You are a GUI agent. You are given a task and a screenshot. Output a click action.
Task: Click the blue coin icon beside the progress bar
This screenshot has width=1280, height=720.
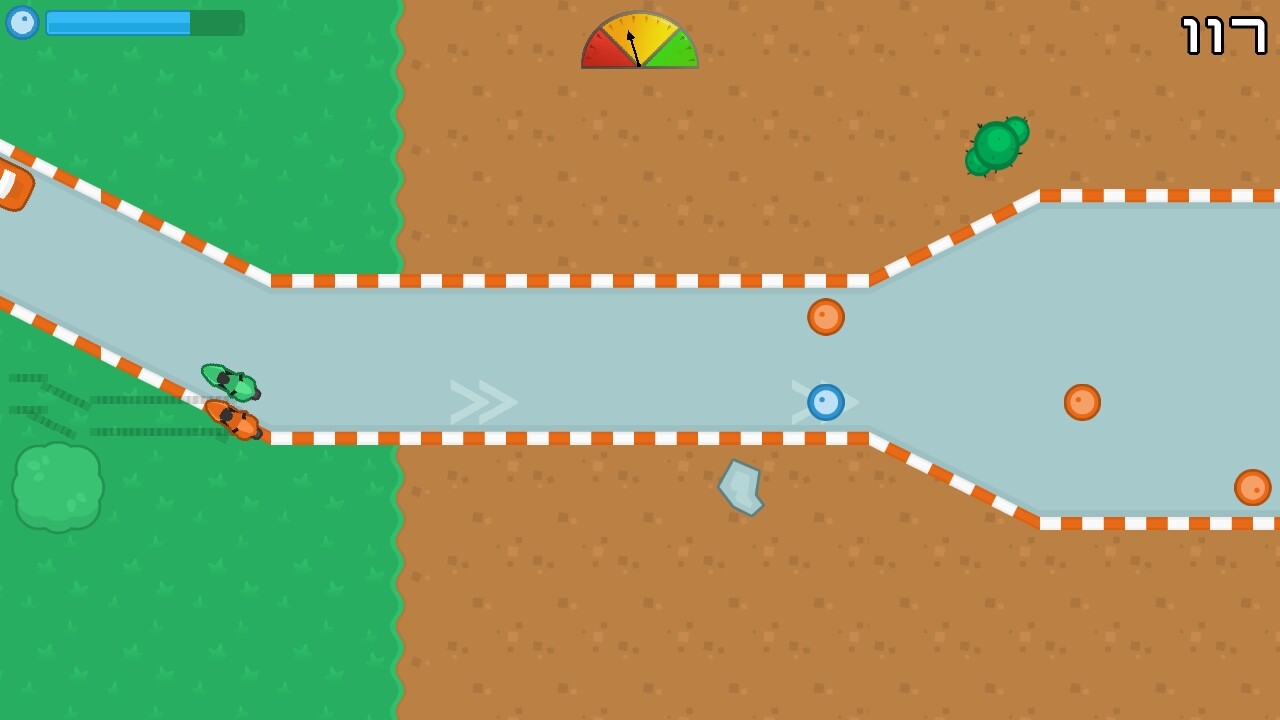[22, 22]
